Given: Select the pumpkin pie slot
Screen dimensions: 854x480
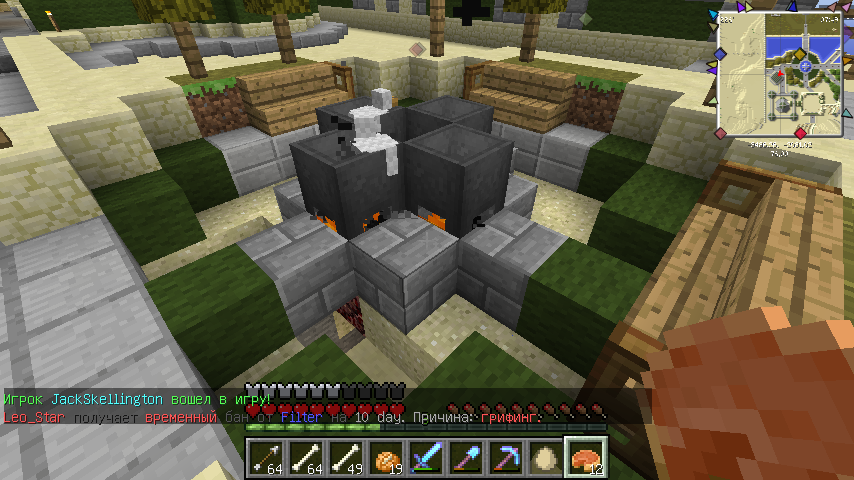Looking at the screenshot, I should (585, 457).
